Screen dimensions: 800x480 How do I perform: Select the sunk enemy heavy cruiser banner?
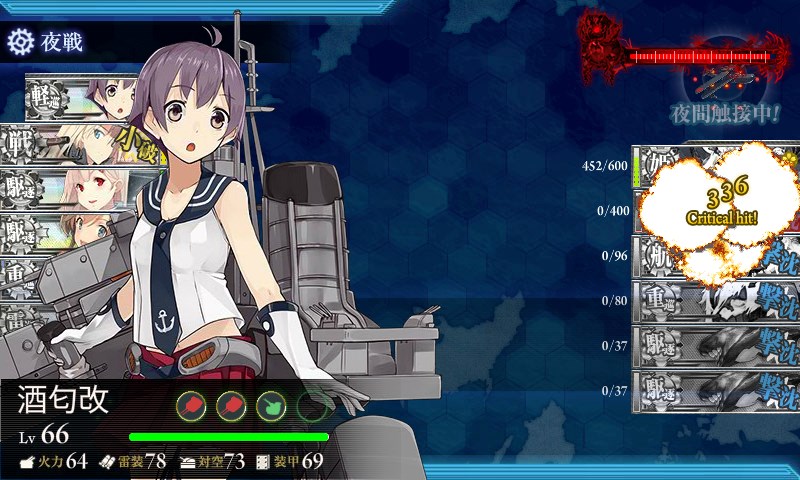coord(715,298)
